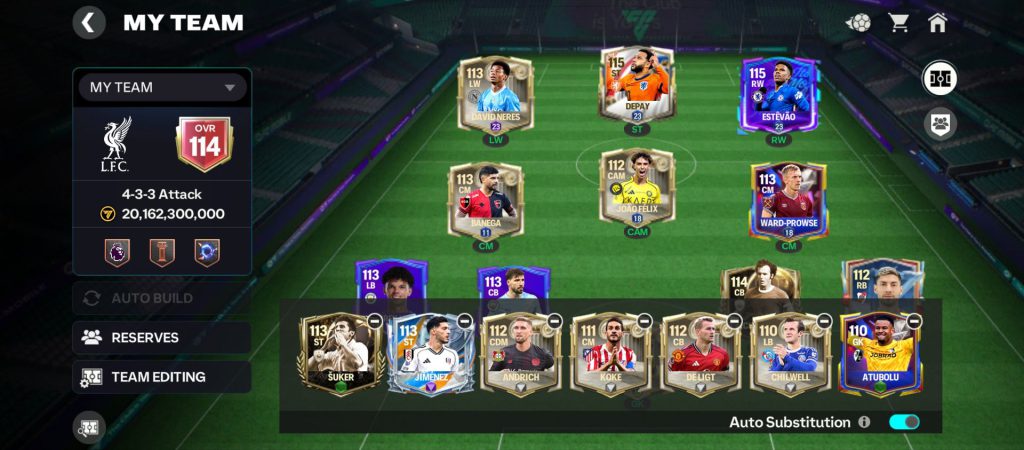Toggle Auto Substitution switch
Viewport: 1024px width, 450px height.
pos(904,422)
